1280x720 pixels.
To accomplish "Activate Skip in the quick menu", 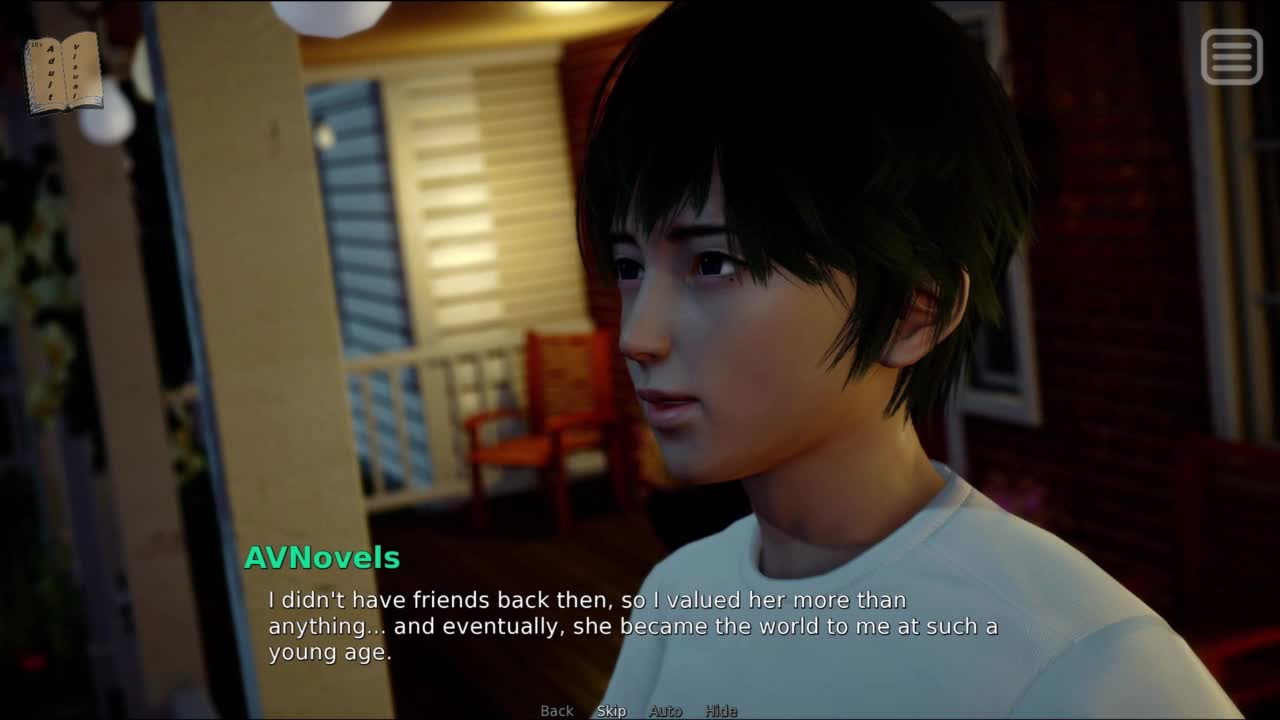I will [611, 711].
